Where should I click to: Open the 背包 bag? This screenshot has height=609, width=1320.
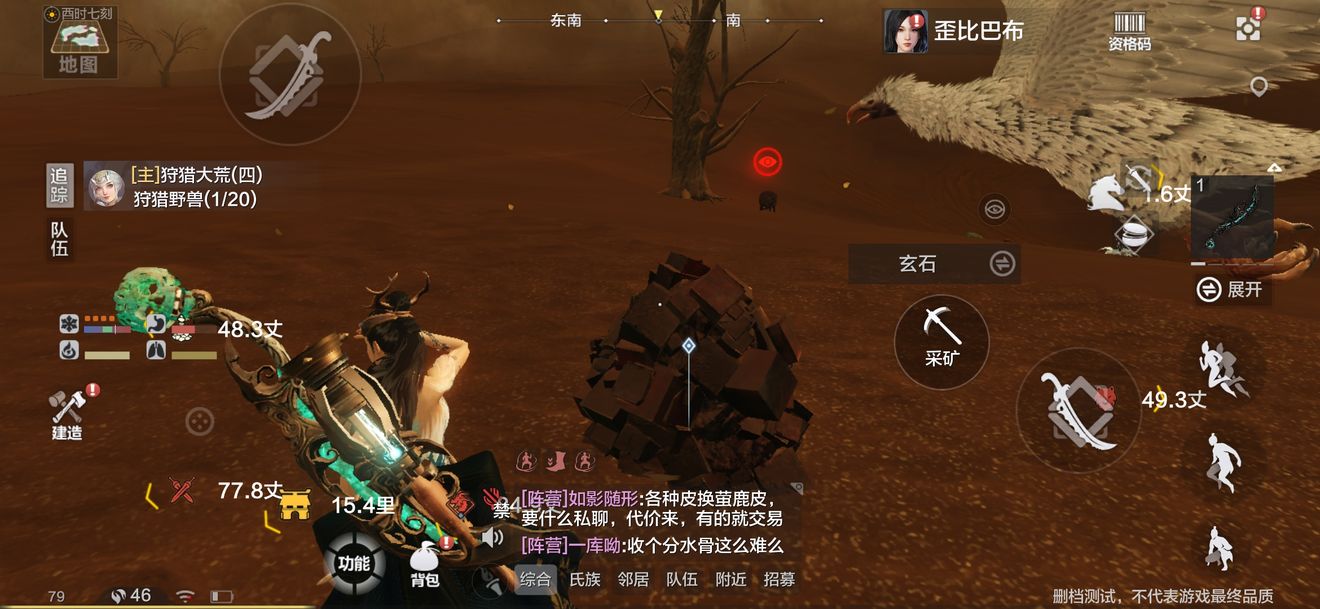[425, 565]
